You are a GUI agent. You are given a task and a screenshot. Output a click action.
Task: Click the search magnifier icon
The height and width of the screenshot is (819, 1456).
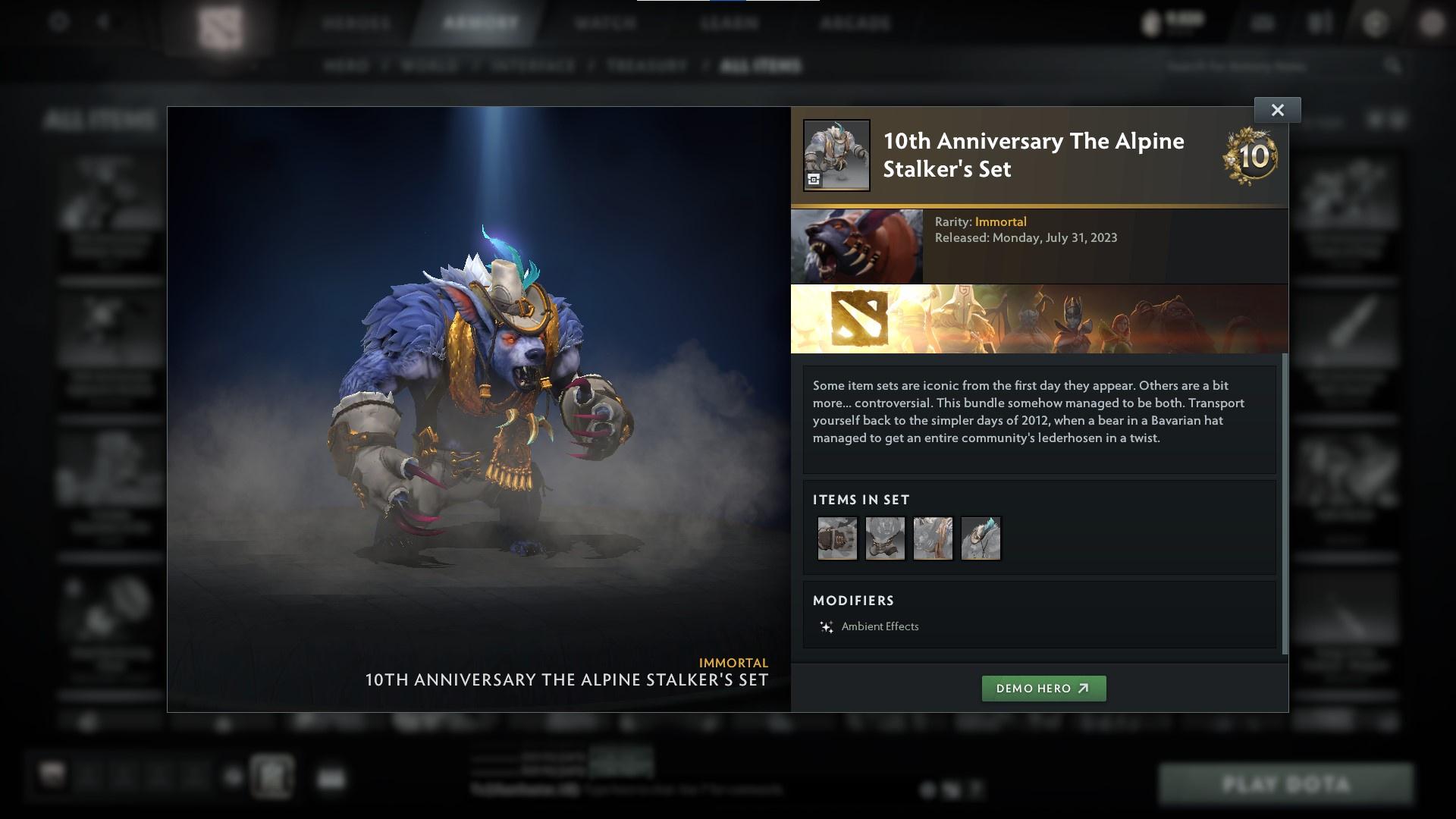(1394, 66)
